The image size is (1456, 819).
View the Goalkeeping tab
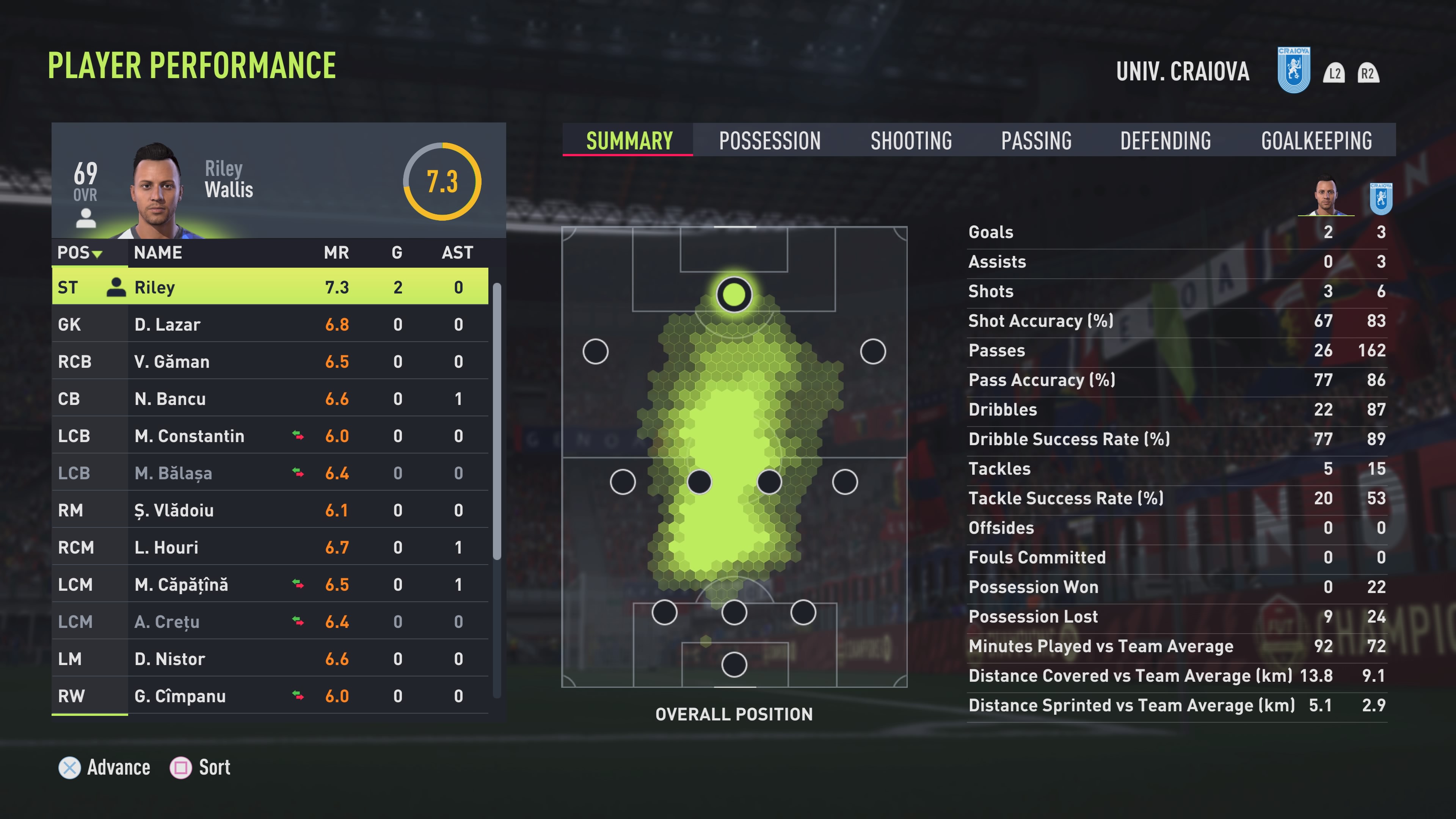pos(1316,140)
